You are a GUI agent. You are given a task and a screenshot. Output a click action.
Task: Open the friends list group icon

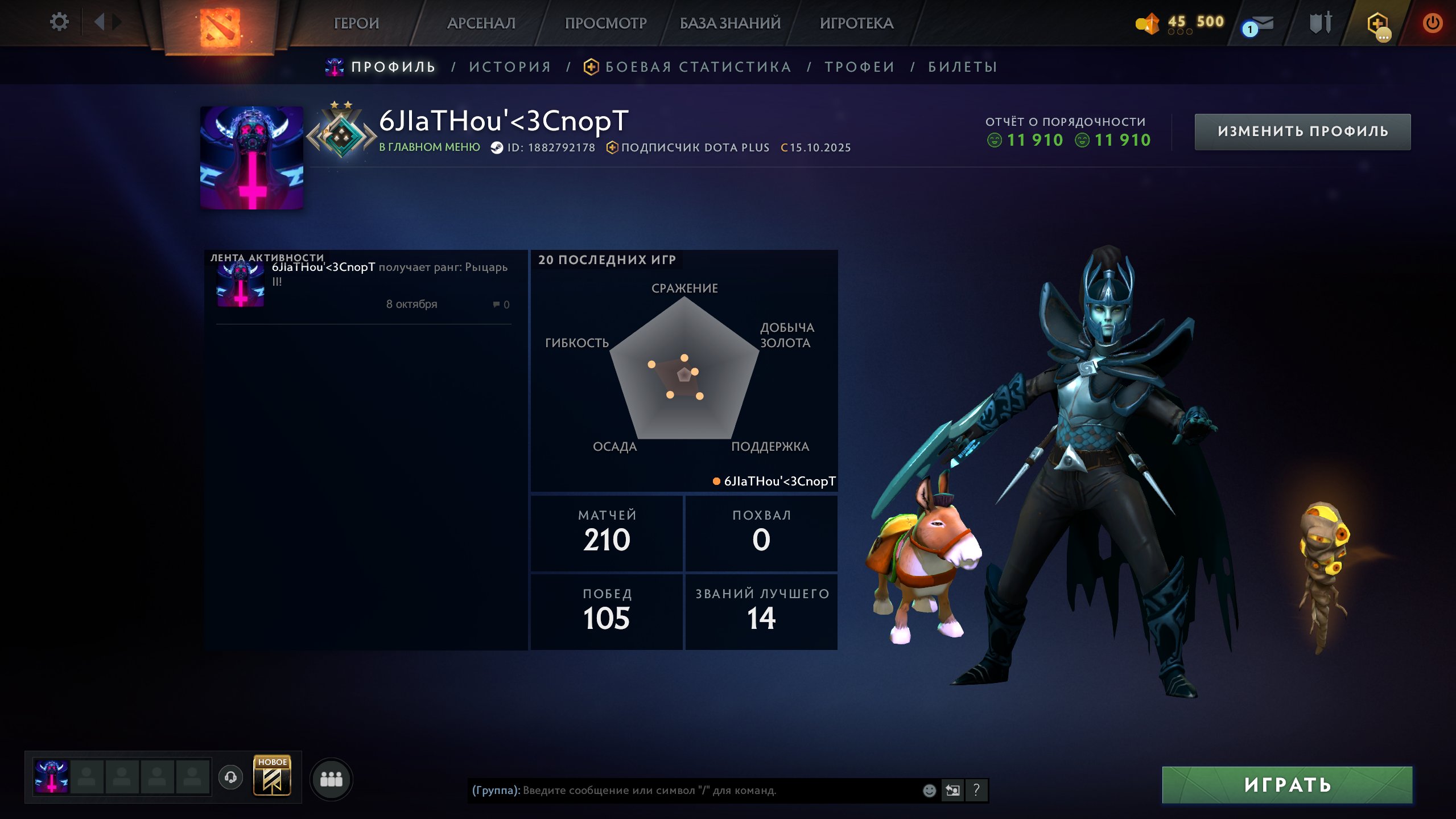[331, 779]
